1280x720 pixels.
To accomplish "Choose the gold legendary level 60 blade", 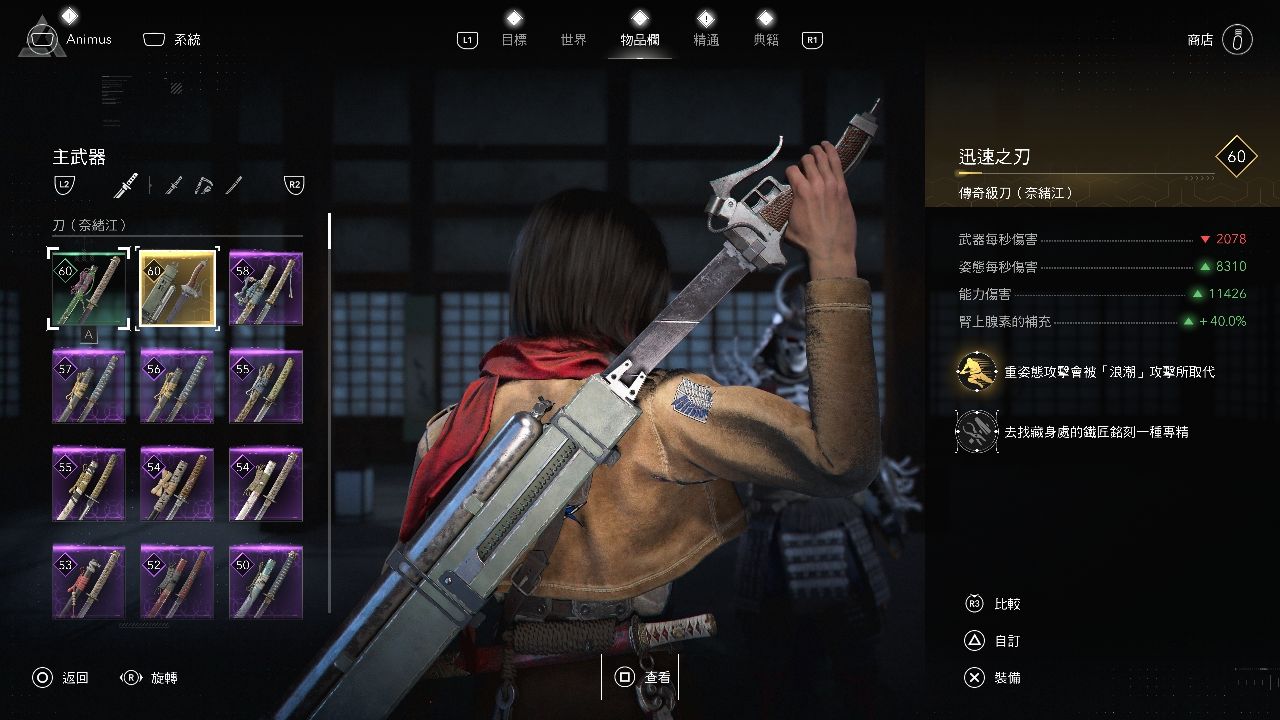I will (x=177, y=288).
